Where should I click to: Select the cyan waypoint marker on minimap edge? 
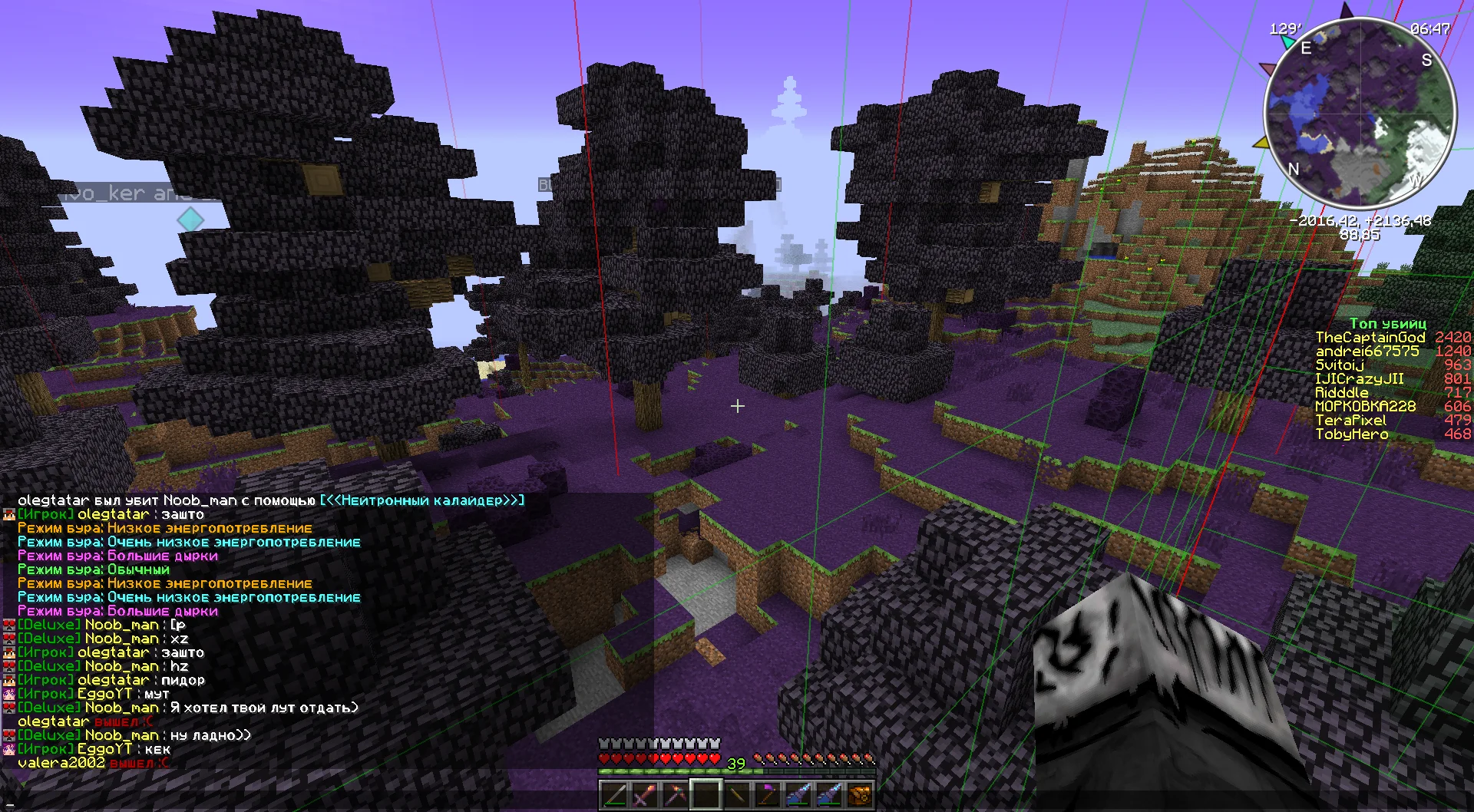[1287, 42]
